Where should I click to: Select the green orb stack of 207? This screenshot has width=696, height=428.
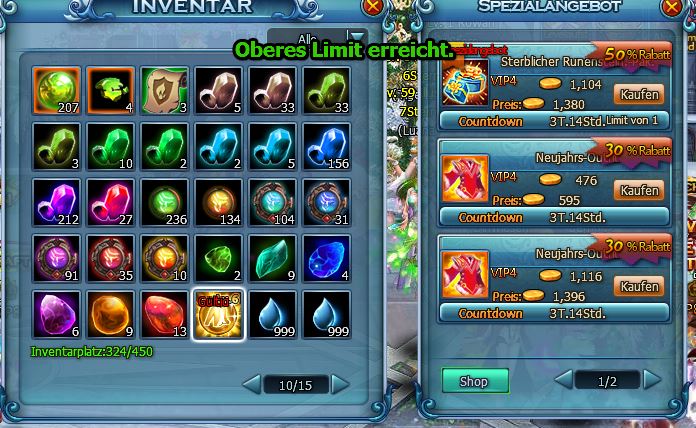(x=56, y=91)
